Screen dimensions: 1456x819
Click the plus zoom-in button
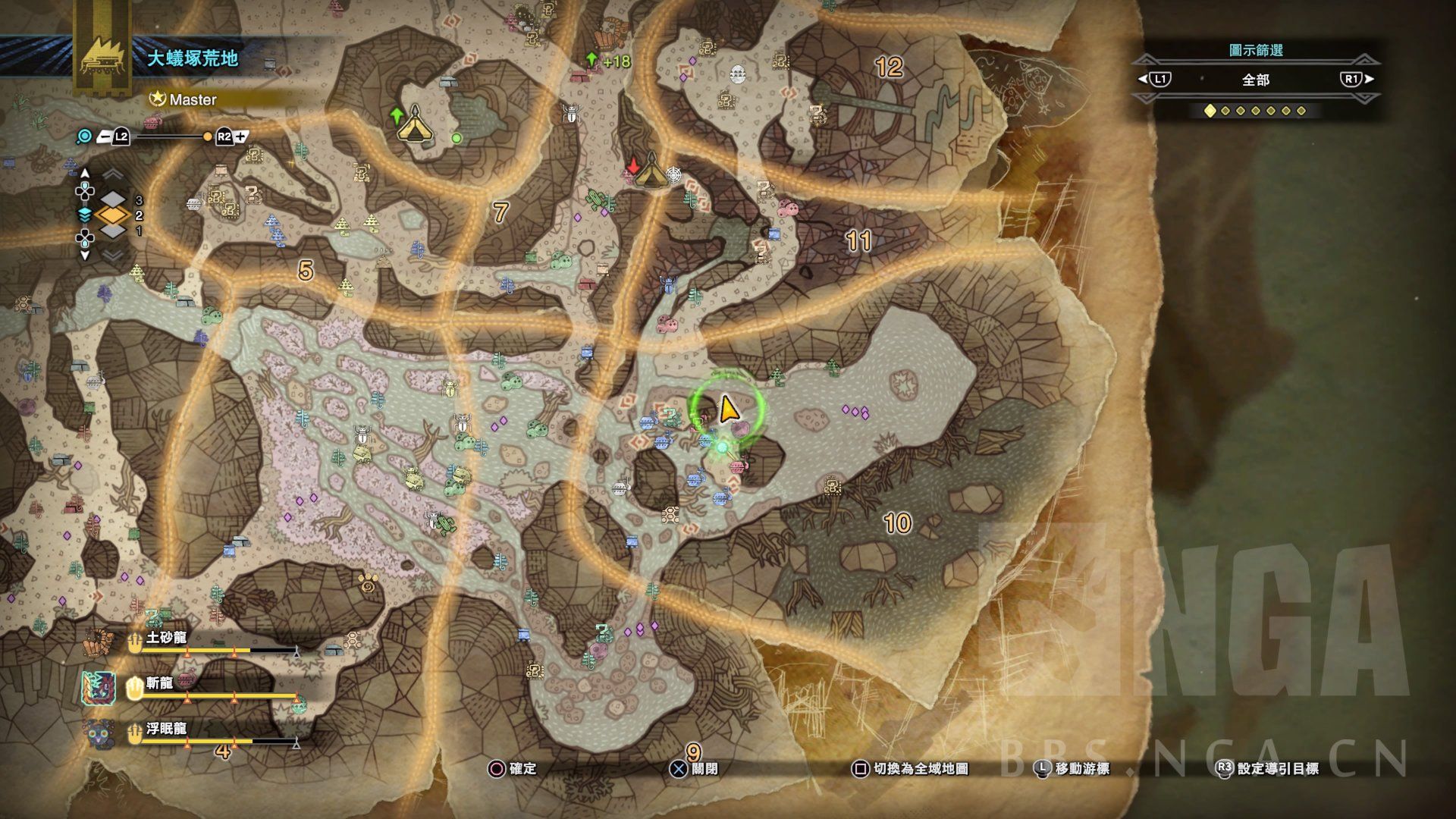(240, 137)
